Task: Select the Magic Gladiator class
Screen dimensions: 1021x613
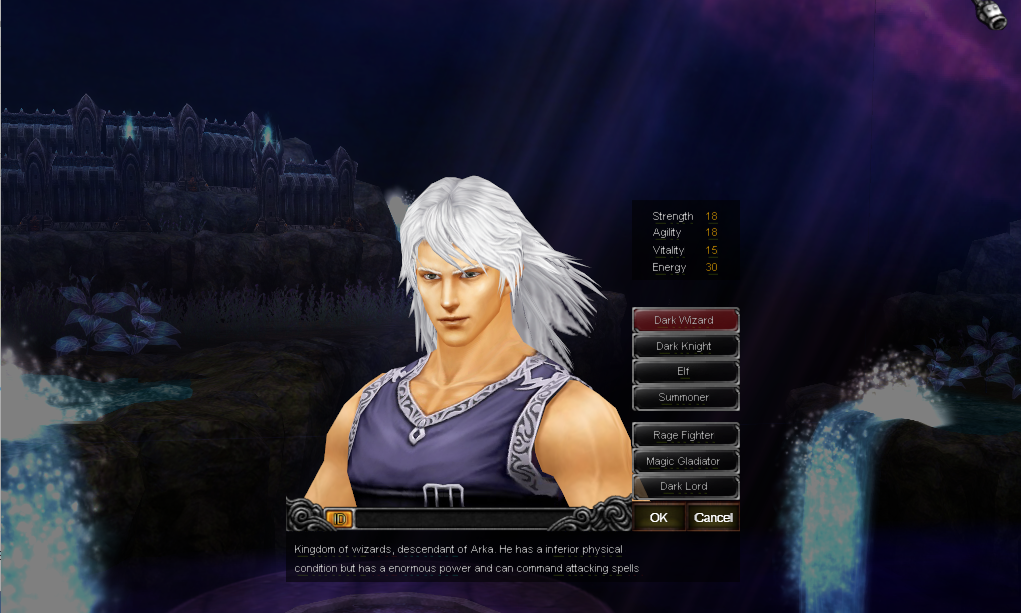Action: (685, 462)
